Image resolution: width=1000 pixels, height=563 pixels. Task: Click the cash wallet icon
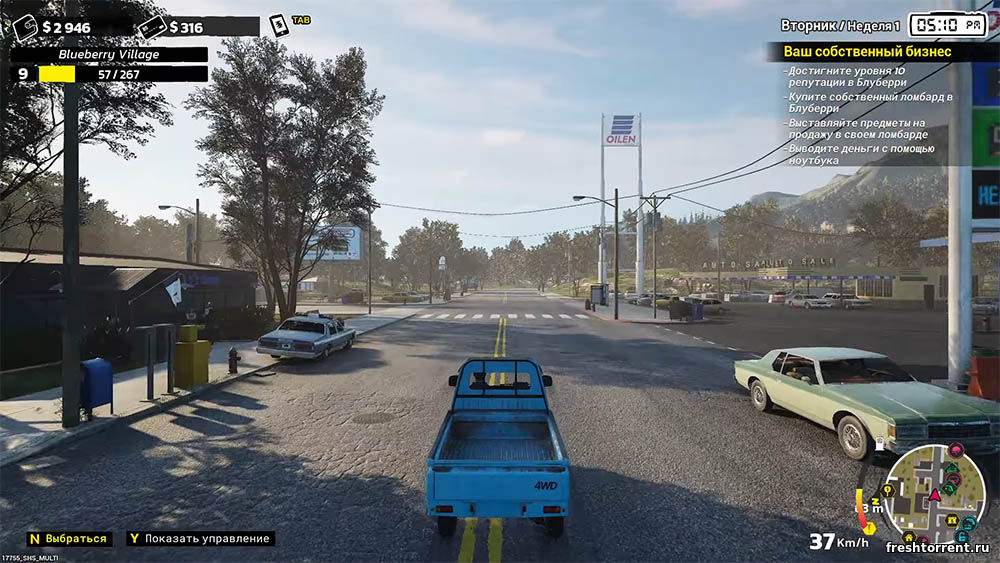coord(25,27)
